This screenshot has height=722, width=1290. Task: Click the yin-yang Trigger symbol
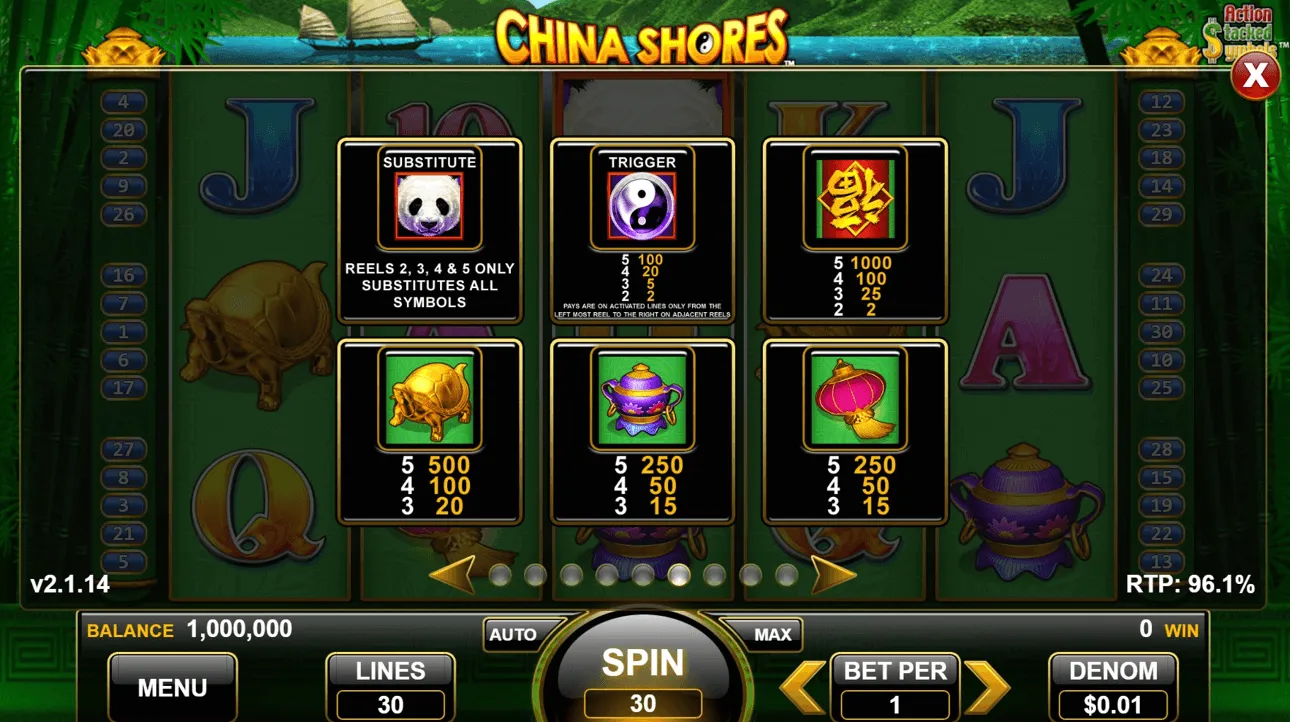[x=641, y=203]
